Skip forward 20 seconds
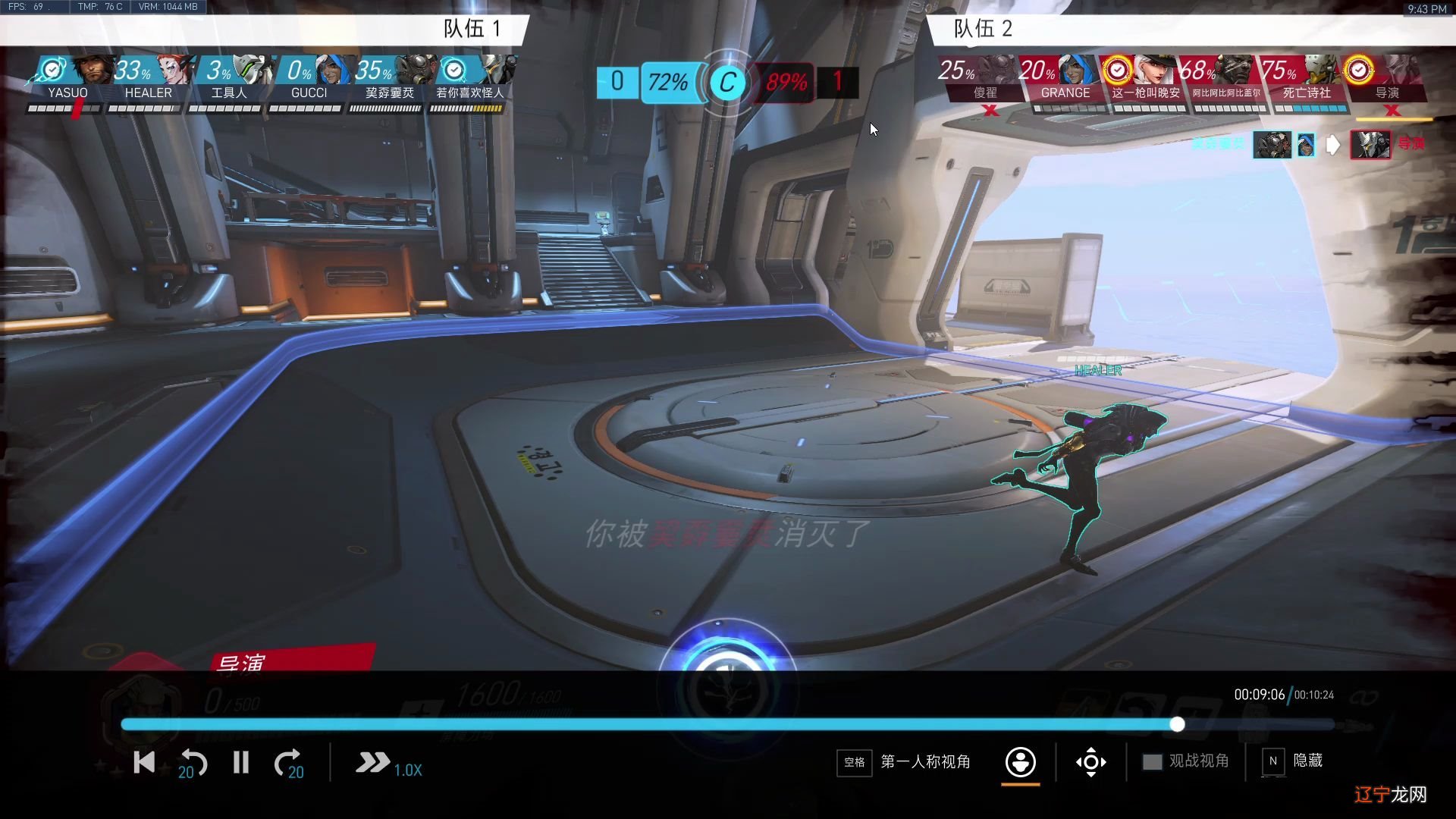This screenshot has height=819, width=1456. [x=289, y=763]
